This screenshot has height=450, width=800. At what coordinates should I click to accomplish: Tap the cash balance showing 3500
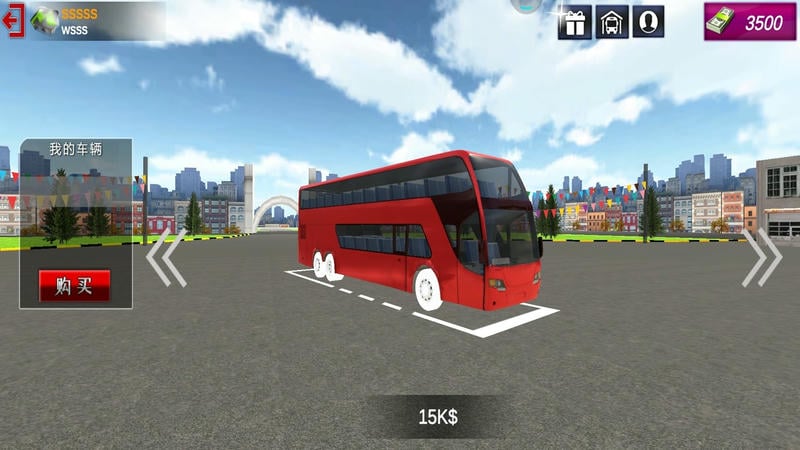click(743, 22)
